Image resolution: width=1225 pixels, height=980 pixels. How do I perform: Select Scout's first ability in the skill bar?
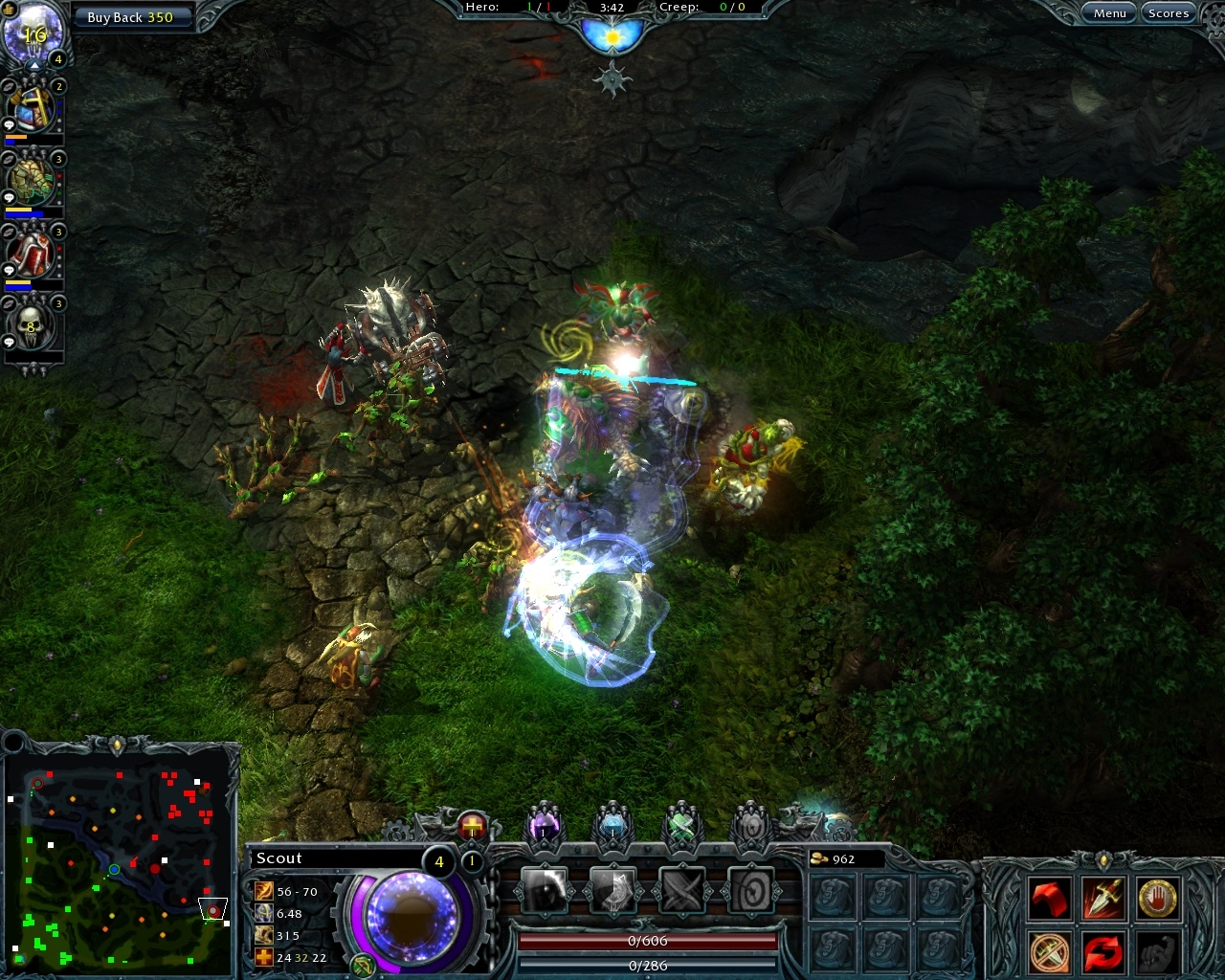(546, 891)
